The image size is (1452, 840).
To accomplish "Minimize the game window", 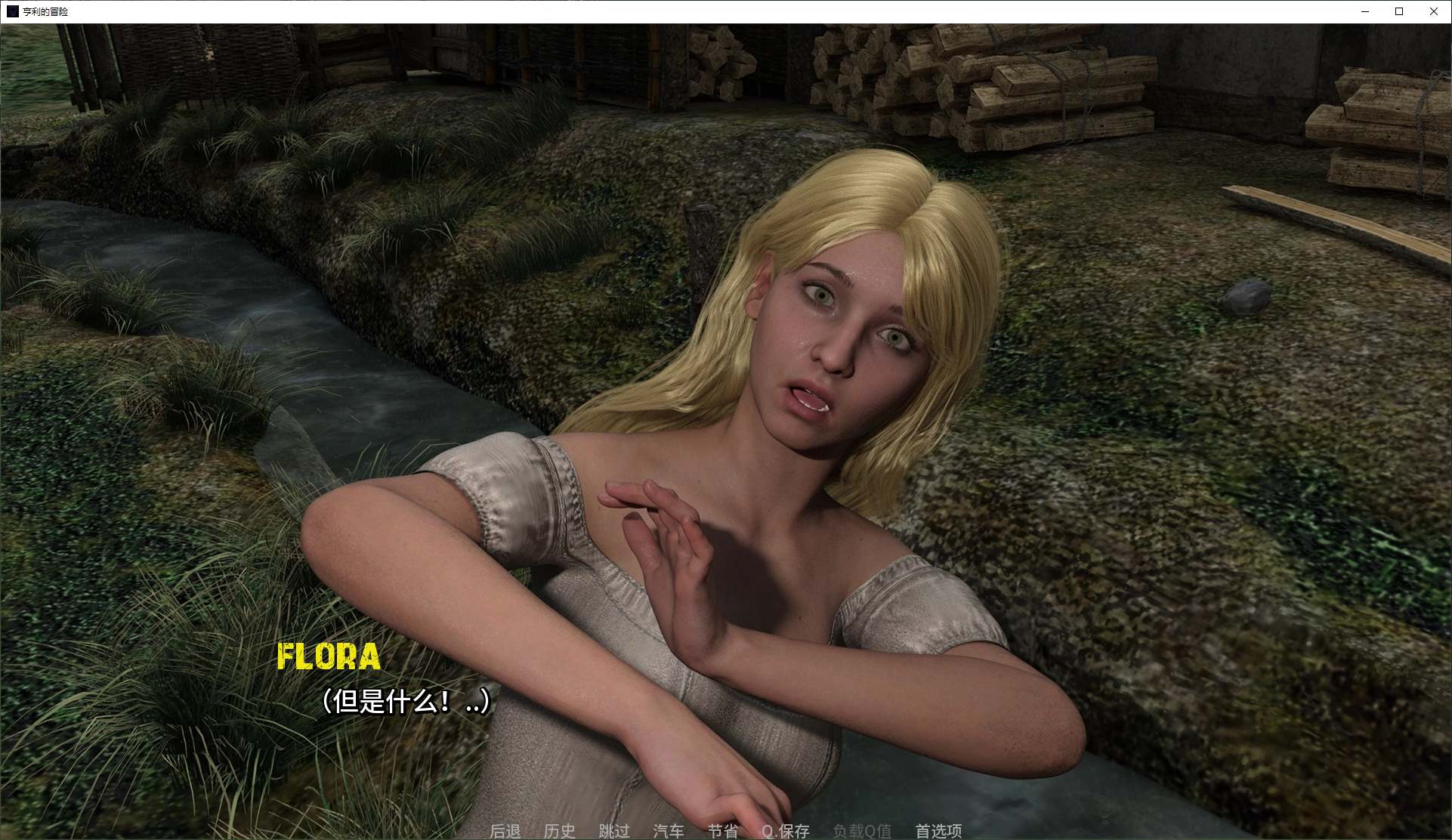I will (1365, 11).
